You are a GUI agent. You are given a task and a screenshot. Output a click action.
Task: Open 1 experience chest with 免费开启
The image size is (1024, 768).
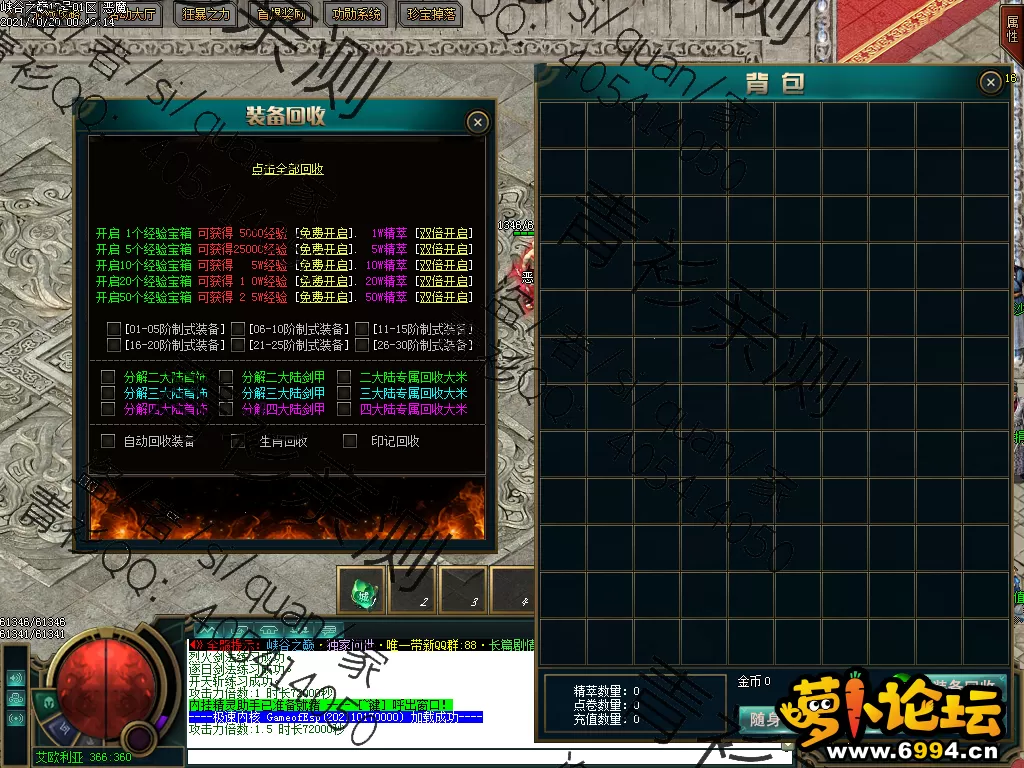click(x=324, y=233)
